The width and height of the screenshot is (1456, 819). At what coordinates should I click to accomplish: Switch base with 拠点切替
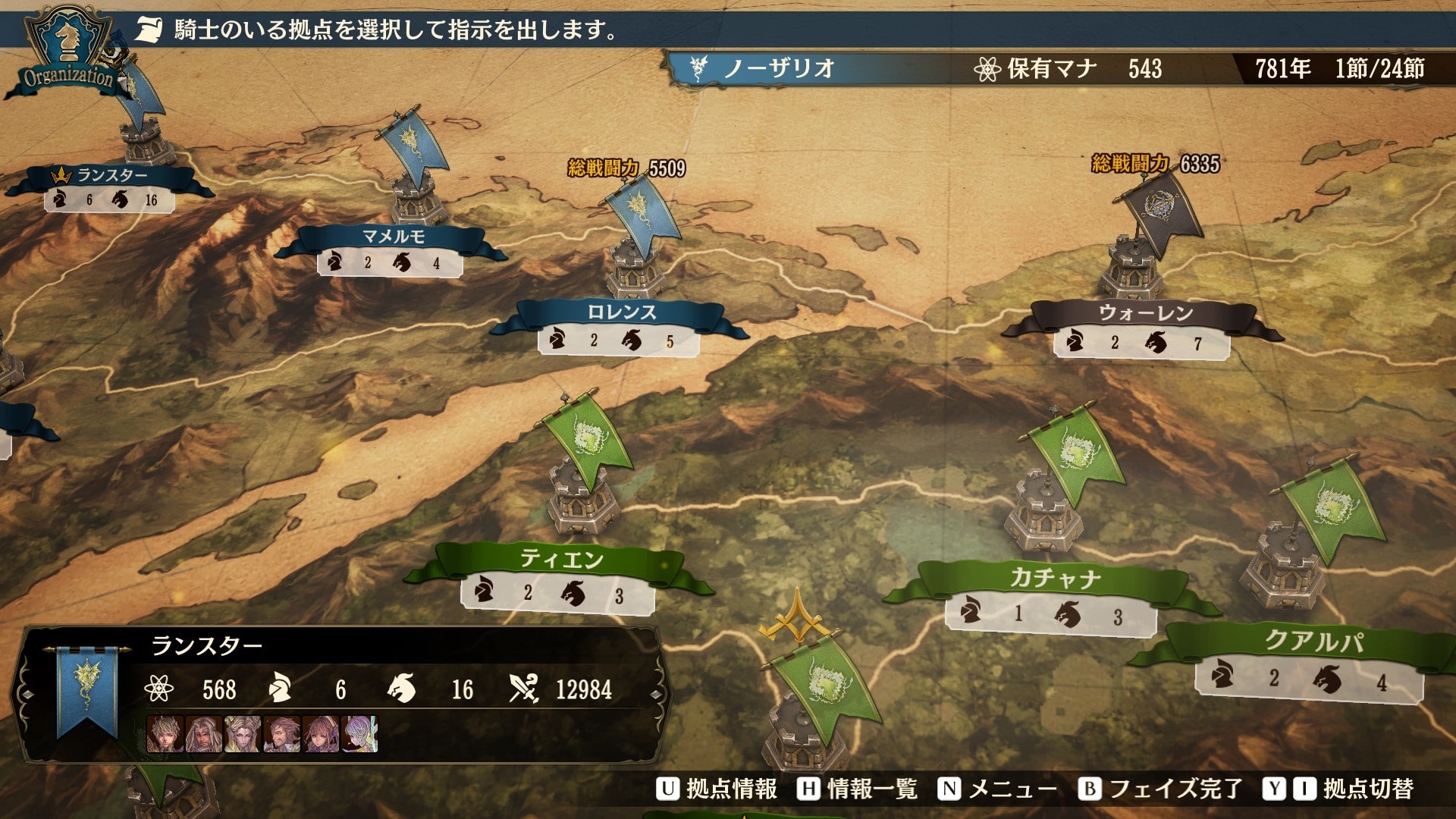click(x=1339, y=789)
